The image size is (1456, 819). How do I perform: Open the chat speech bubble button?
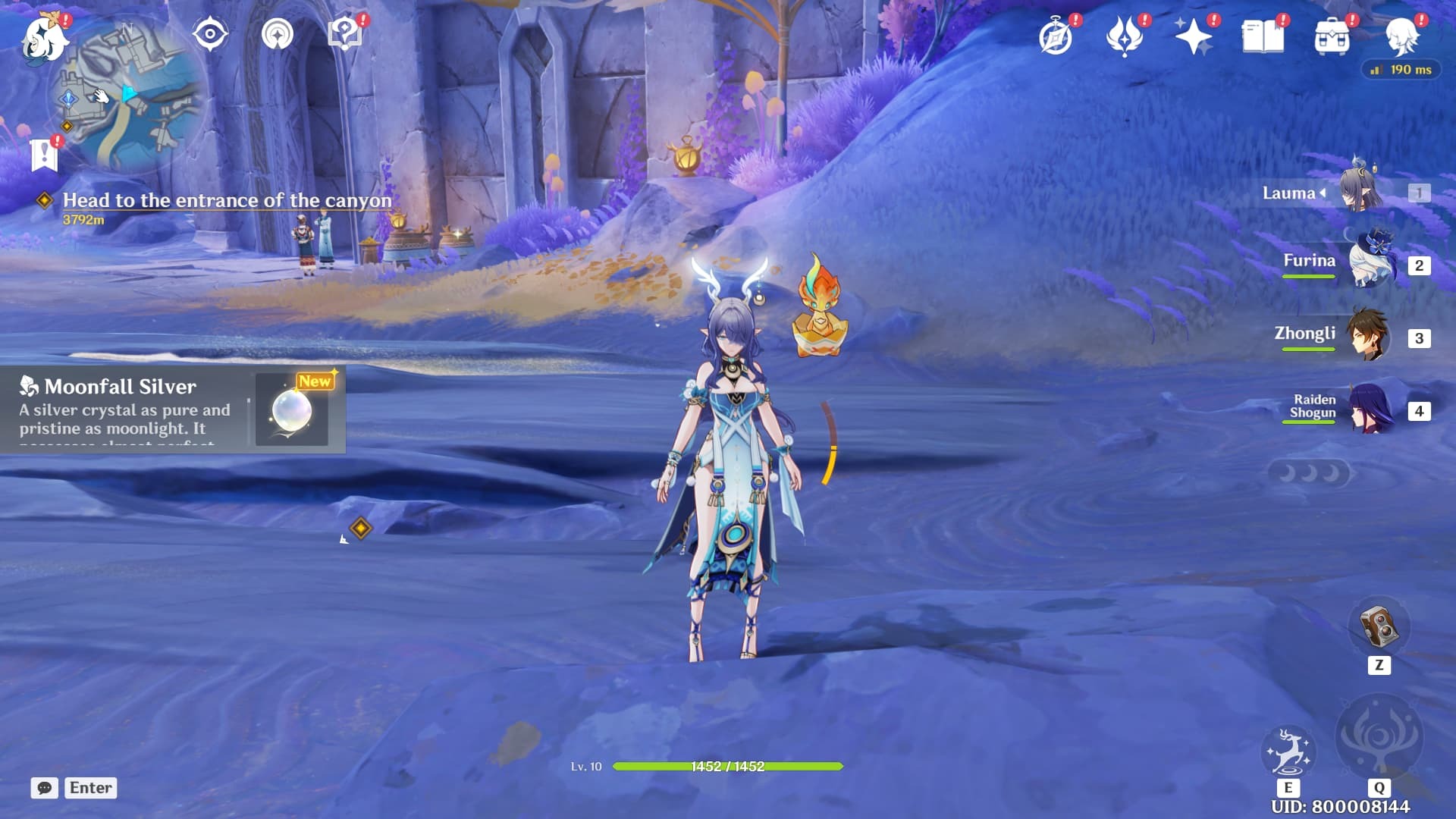coord(44,788)
